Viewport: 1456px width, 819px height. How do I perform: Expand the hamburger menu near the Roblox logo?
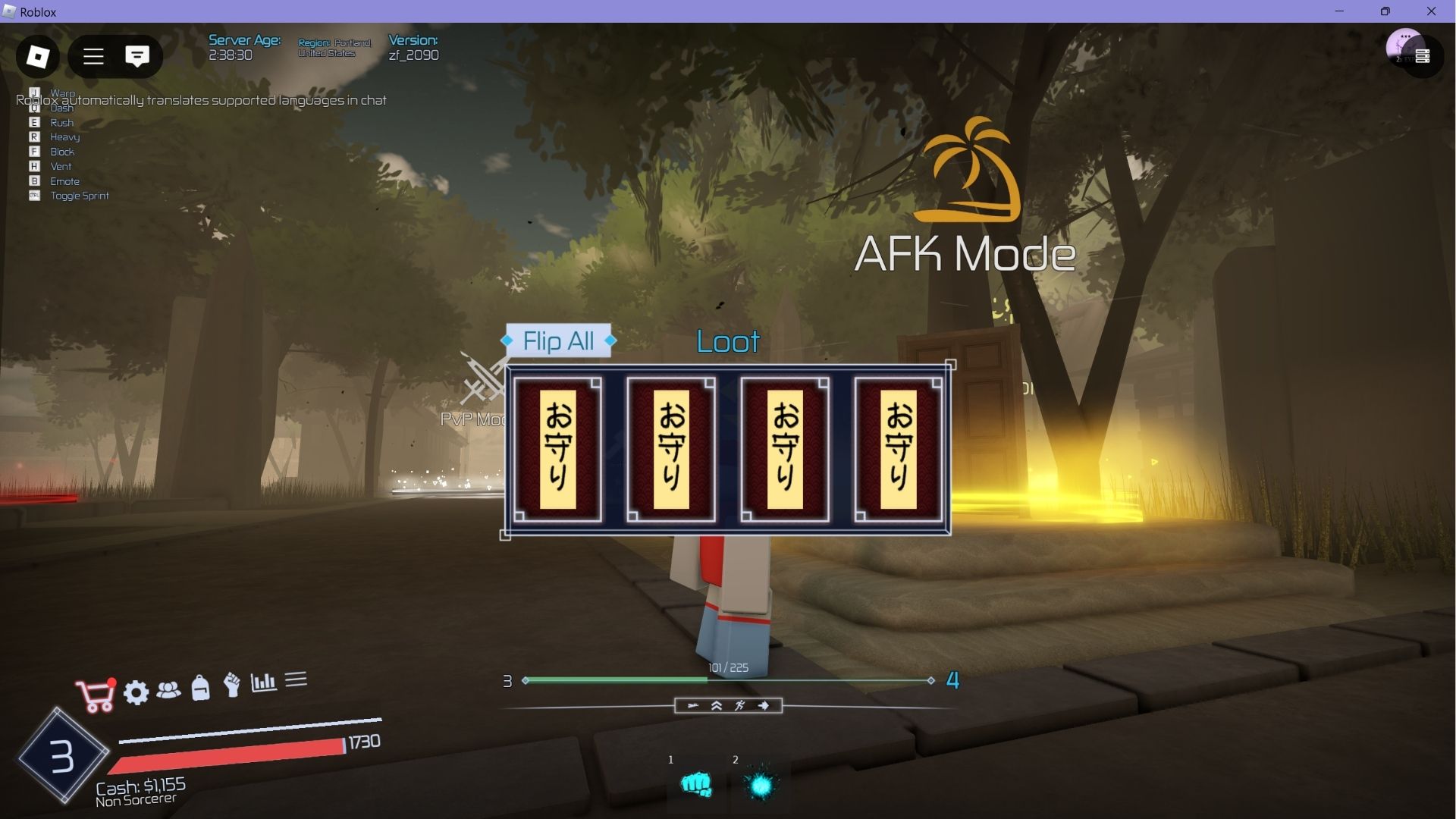[x=93, y=56]
